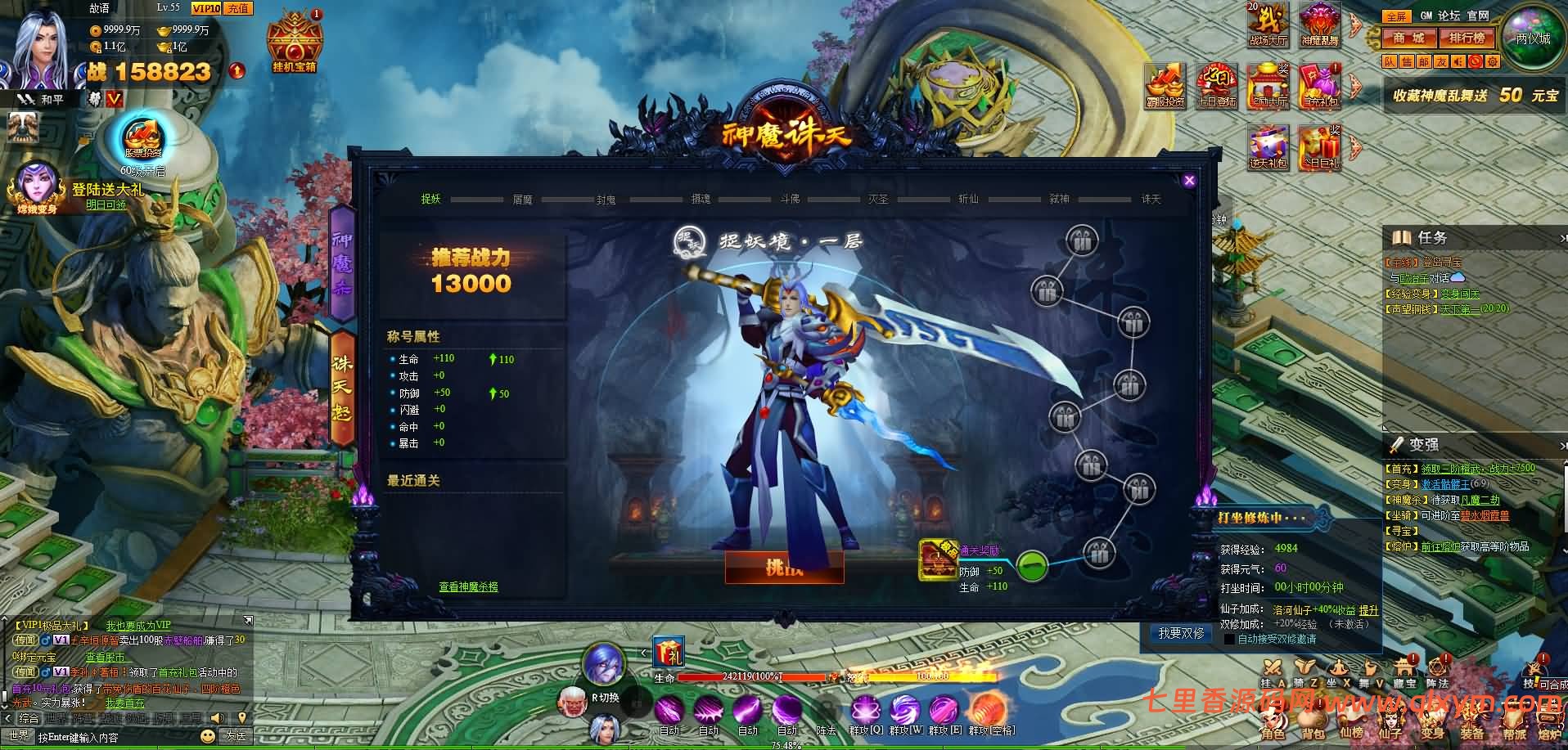1568x750 pixels.
Task: Tick the 自动接受双修邀请 checkbox
Action: click(1228, 639)
